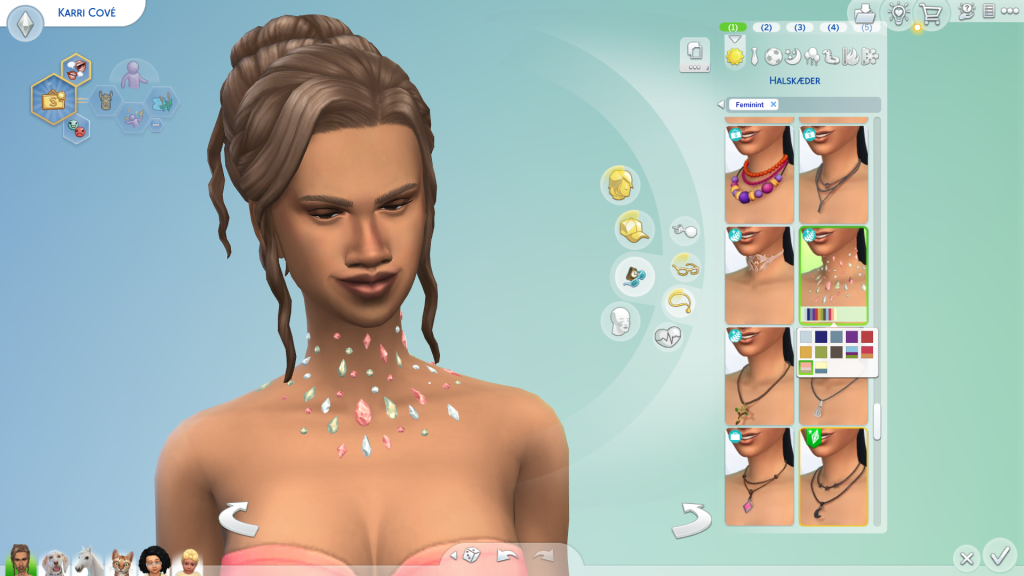Pick the dark navy color swatch

click(821, 337)
